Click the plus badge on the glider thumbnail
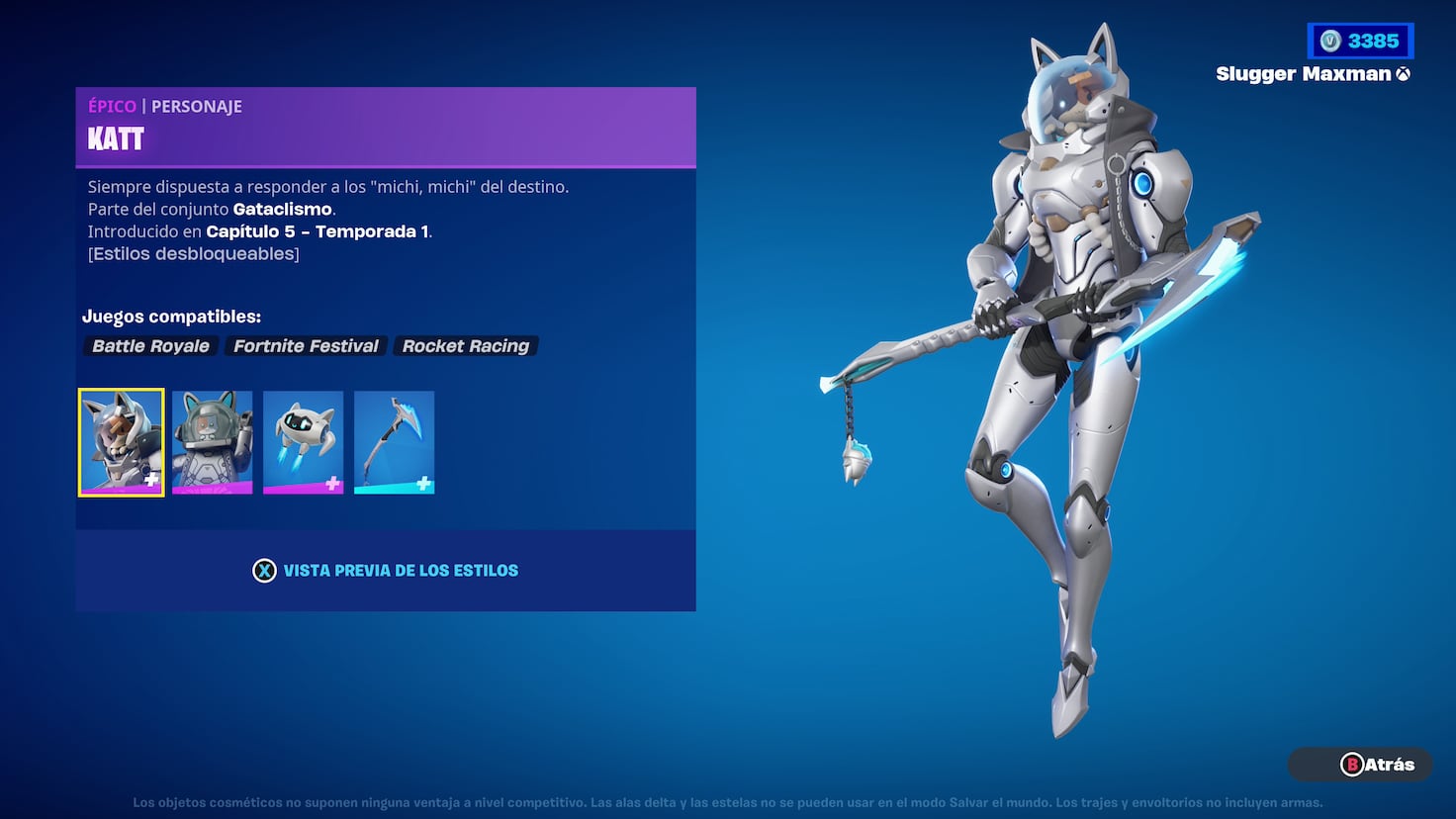The width and height of the screenshot is (1456, 819). [x=330, y=481]
